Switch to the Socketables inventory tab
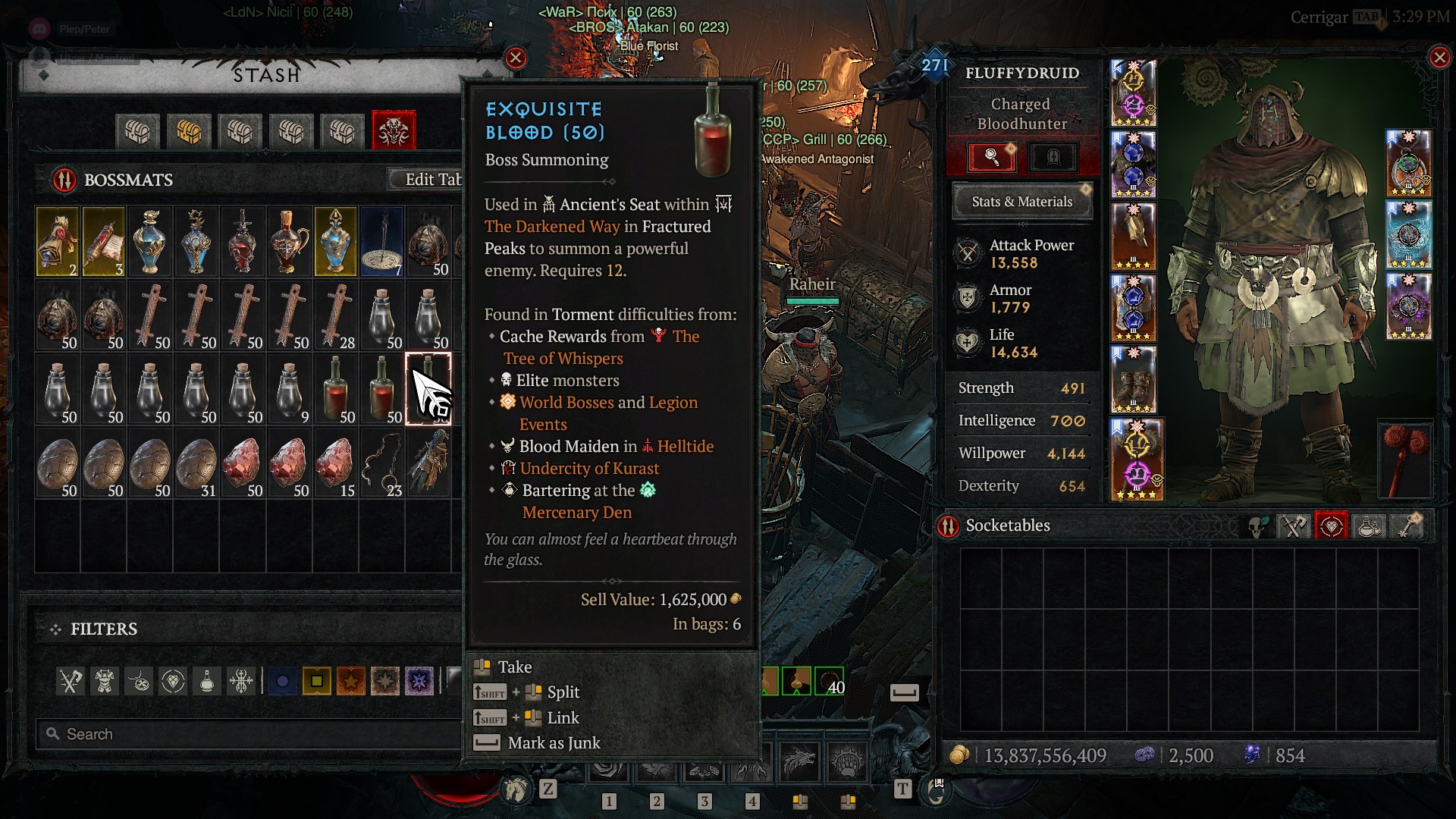This screenshot has width=1456, height=819. 1331,526
